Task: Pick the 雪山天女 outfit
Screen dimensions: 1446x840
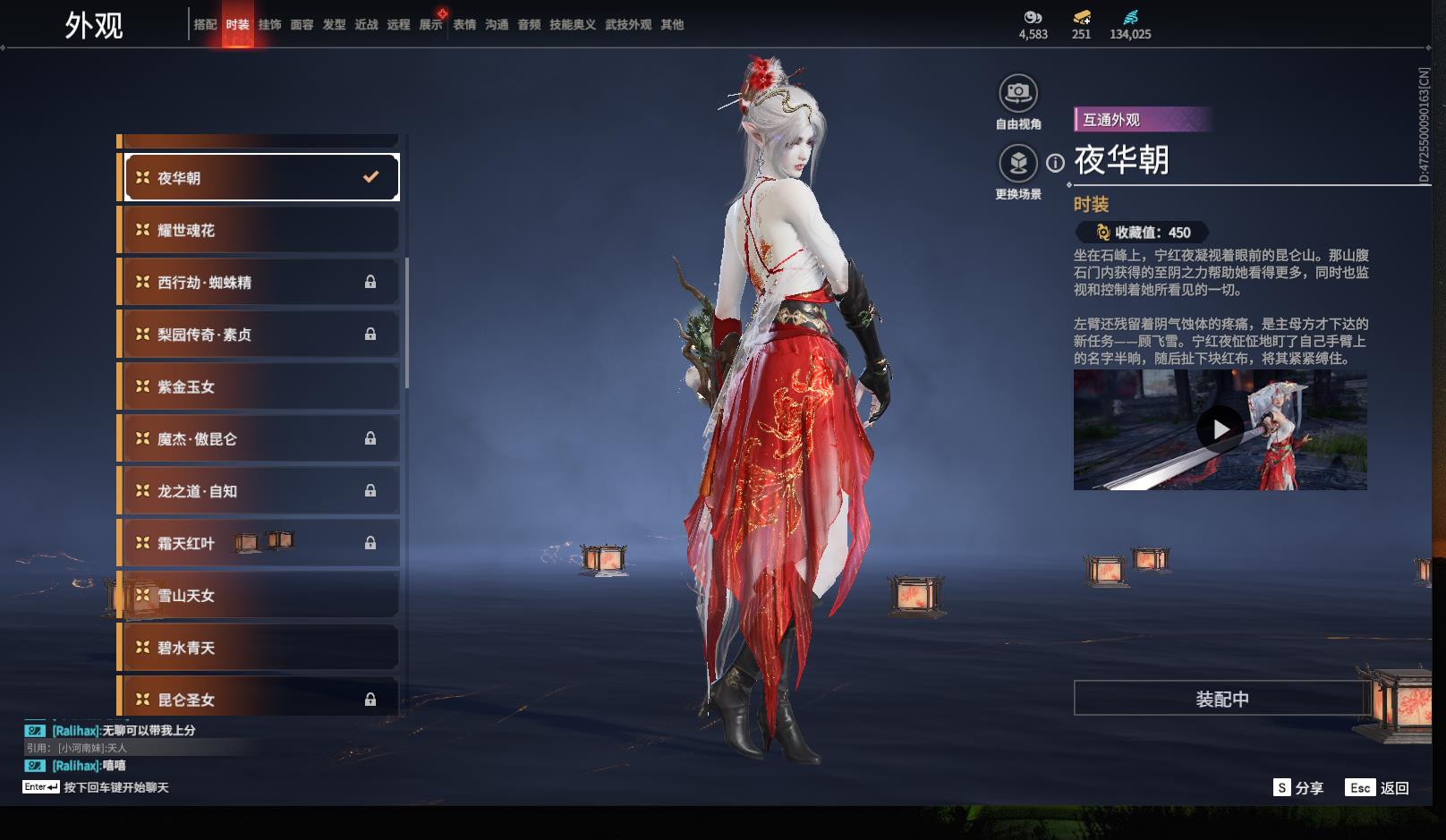Action: click(x=259, y=596)
